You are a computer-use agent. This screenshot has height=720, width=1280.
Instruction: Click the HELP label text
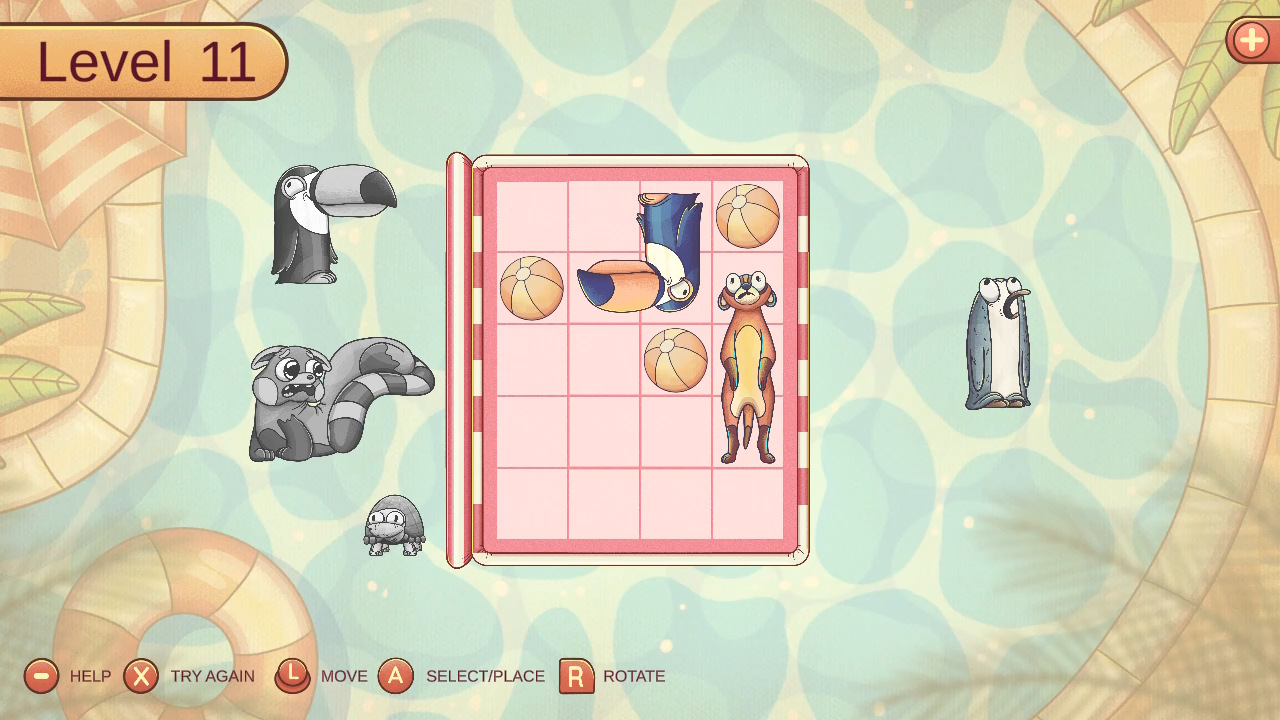90,677
